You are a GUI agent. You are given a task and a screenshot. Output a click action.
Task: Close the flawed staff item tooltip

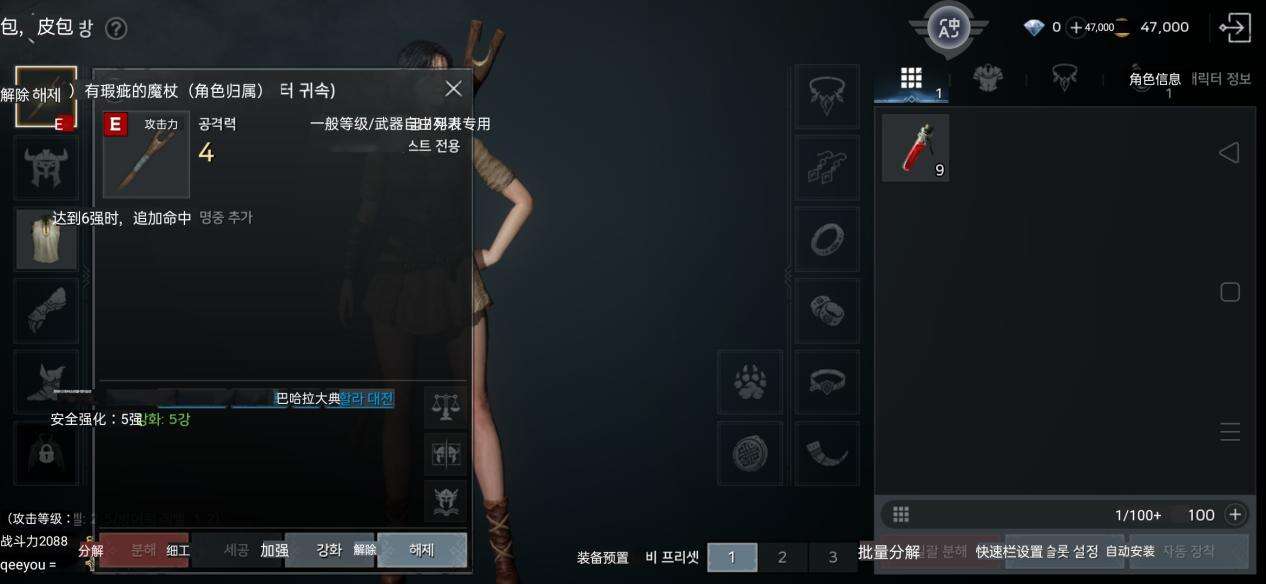coord(453,89)
